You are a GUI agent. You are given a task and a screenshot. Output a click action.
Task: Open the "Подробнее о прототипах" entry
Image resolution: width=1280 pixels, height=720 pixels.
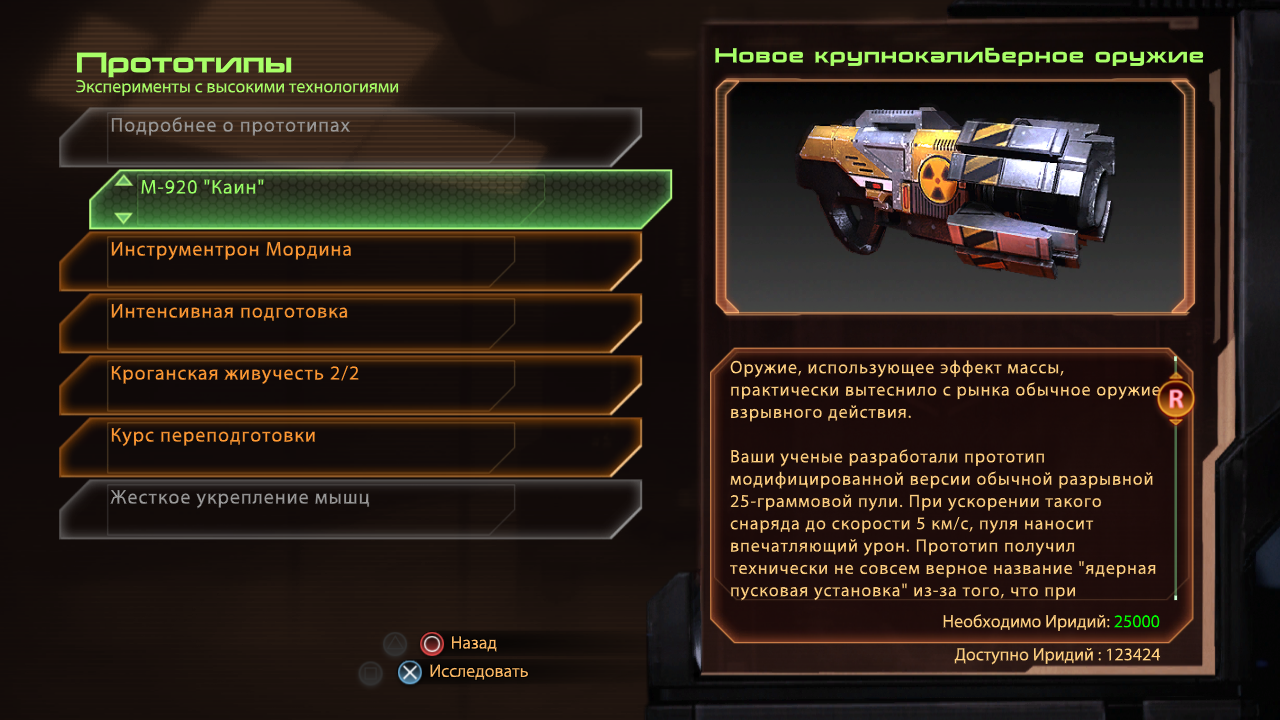tap(350, 135)
